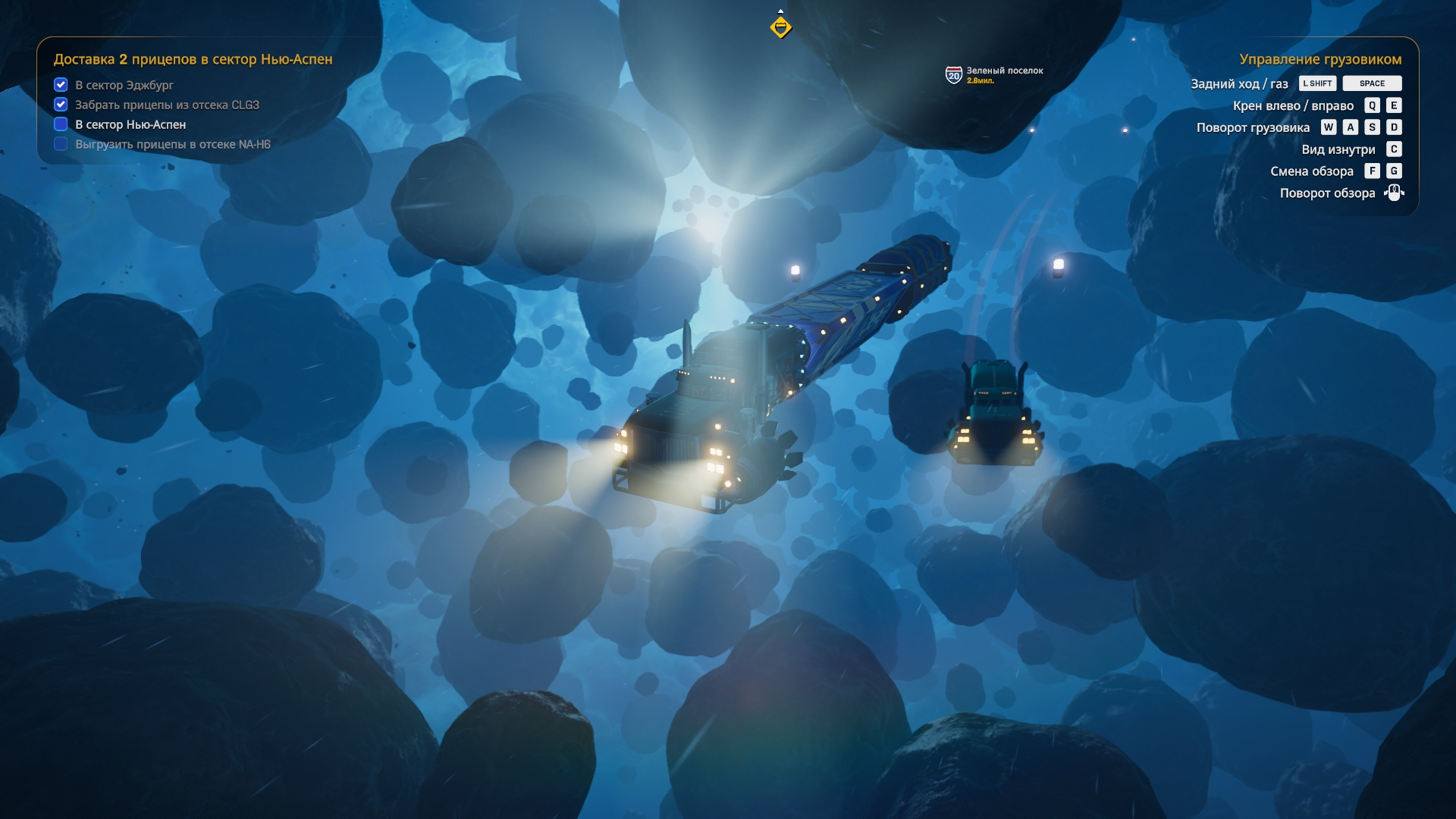Click the 'Выгрузить прицепы в отсеке NA-H6' objective

172,144
